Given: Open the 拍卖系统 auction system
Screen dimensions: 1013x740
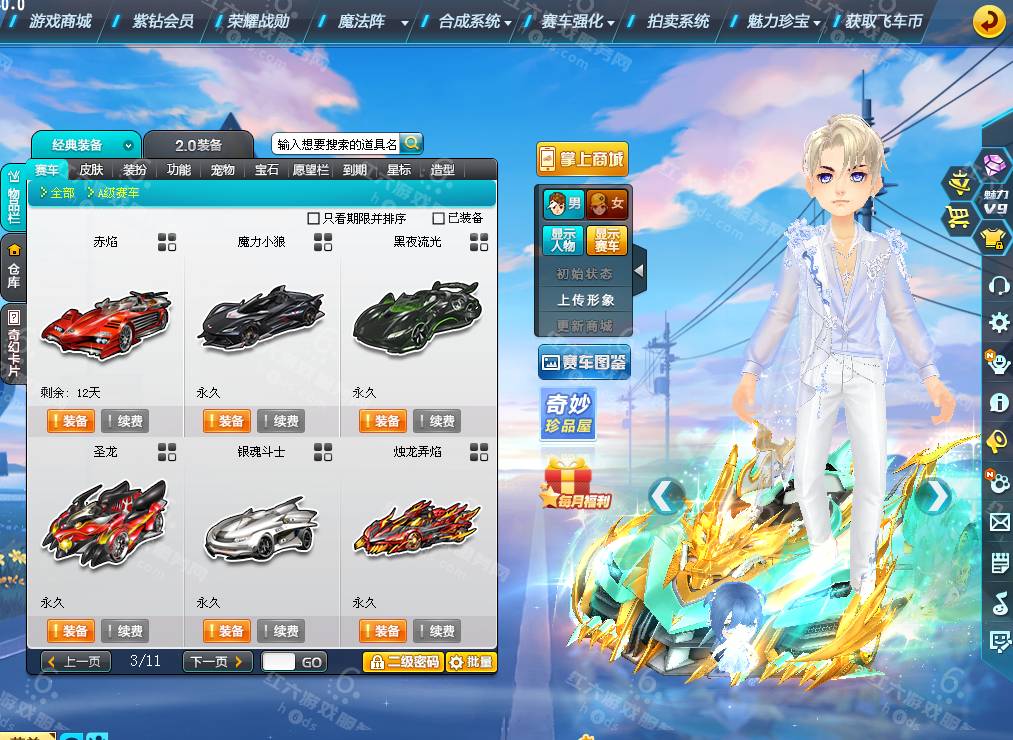Looking at the screenshot, I should 678,21.
